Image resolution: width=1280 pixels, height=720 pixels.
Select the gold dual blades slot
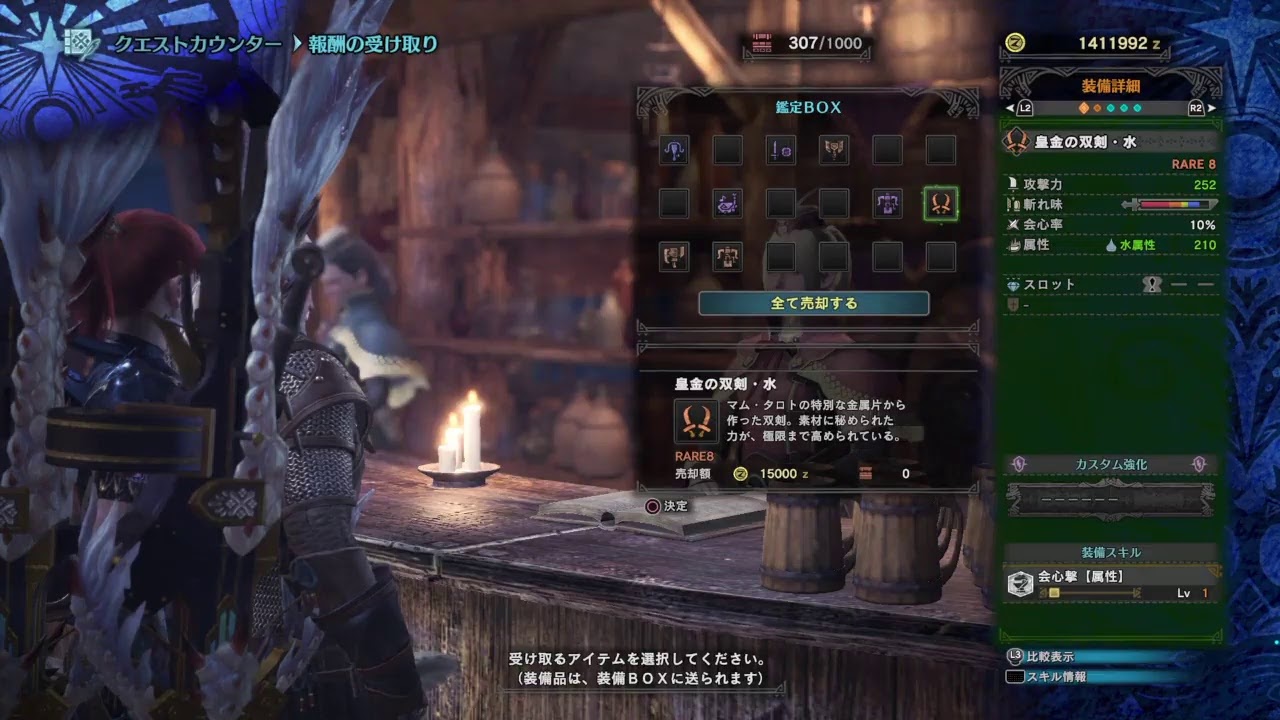click(x=940, y=204)
